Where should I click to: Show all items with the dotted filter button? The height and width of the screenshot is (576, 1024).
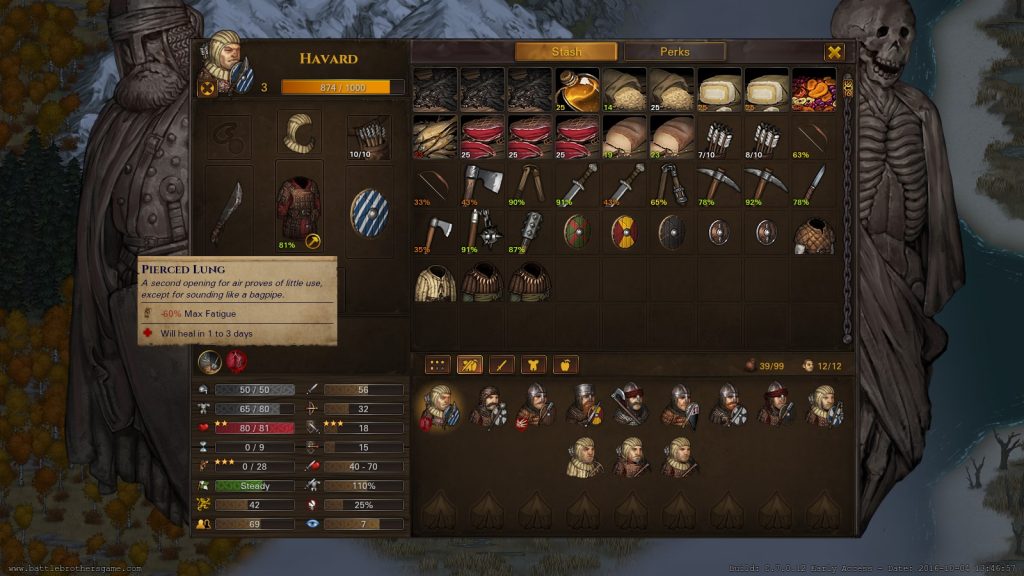click(x=437, y=365)
